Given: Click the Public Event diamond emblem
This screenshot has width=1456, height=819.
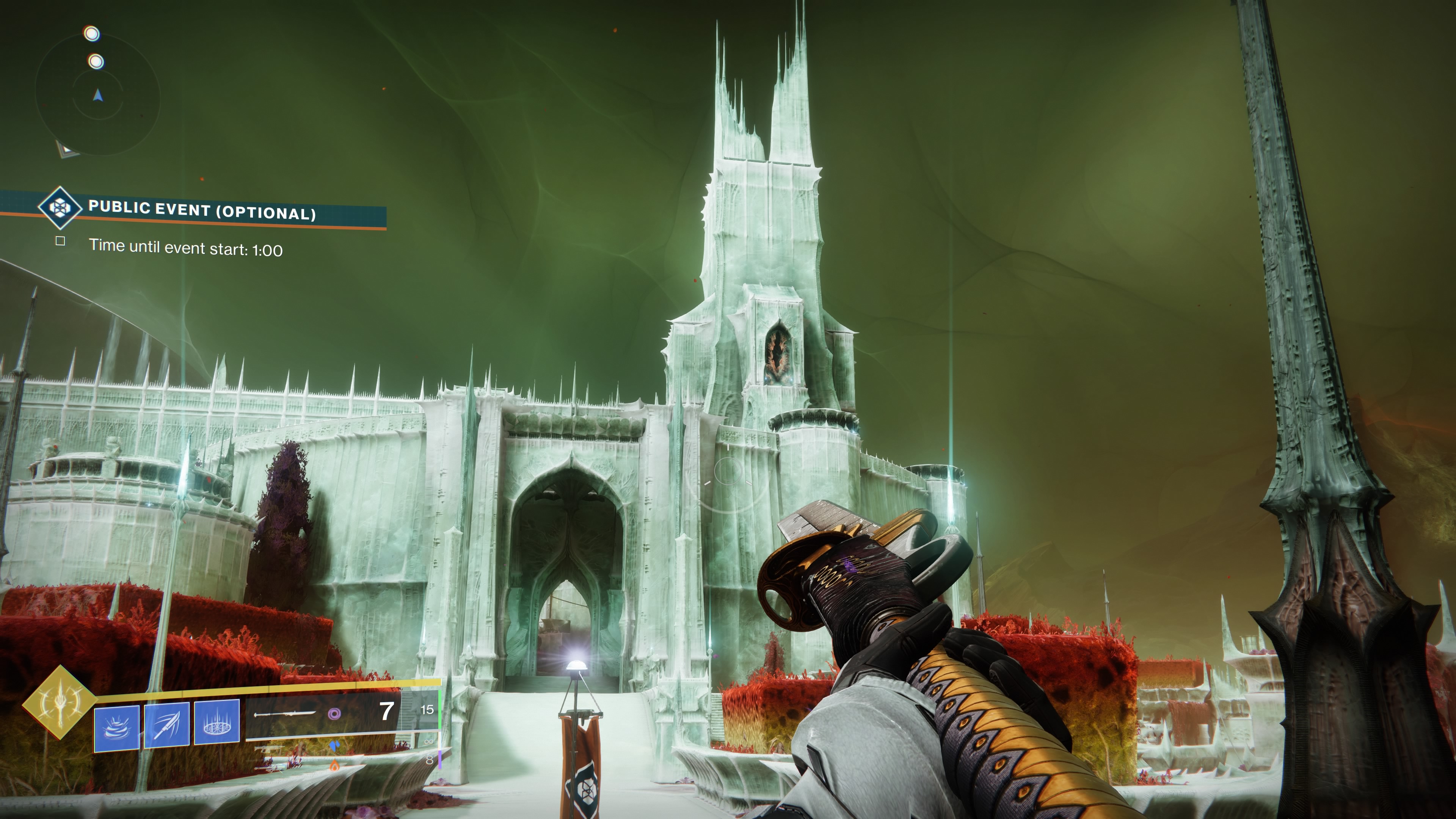Looking at the screenshot, I should [60, 207].
